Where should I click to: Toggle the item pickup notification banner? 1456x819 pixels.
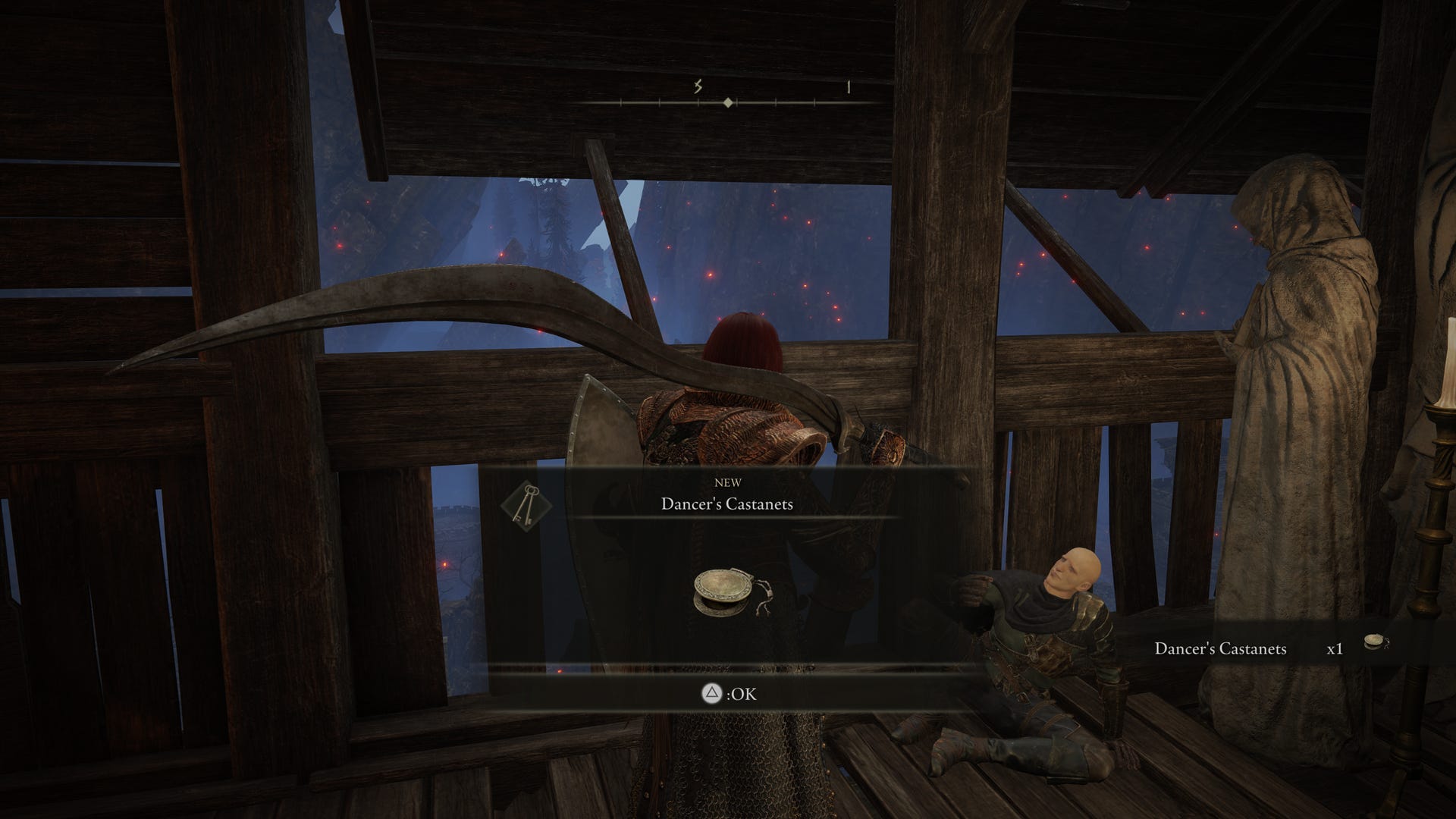point(1289,649)
